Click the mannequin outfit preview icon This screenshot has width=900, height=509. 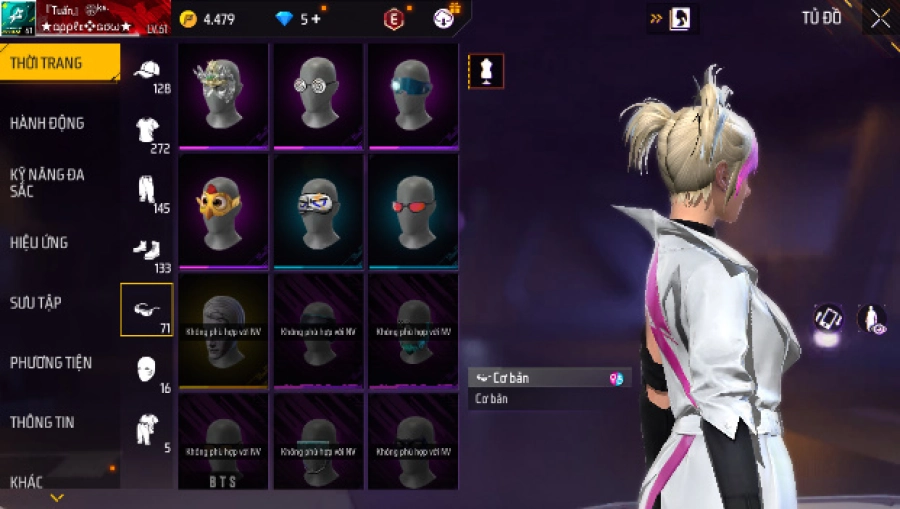coord(486,71)
